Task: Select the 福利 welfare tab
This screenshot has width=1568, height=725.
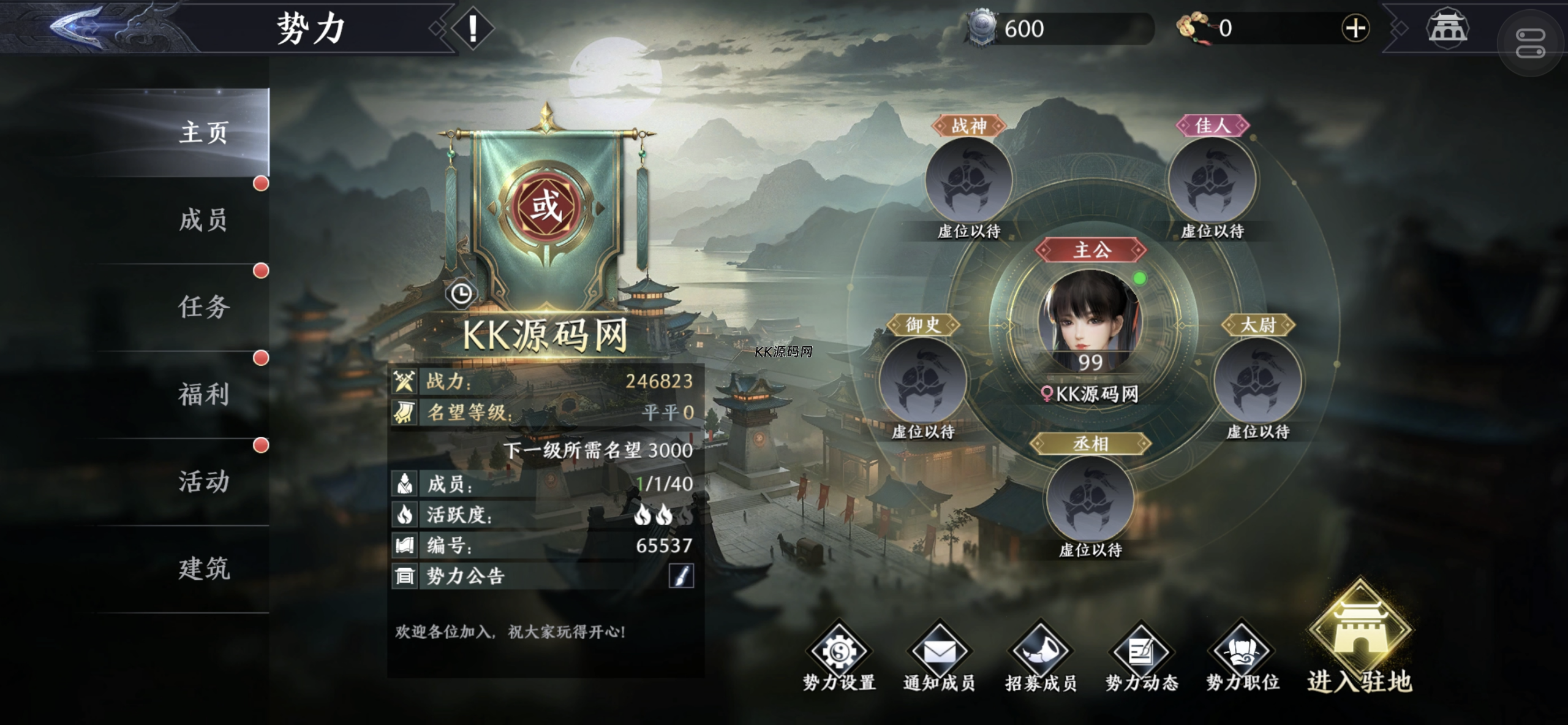Action: click(203, 394)
